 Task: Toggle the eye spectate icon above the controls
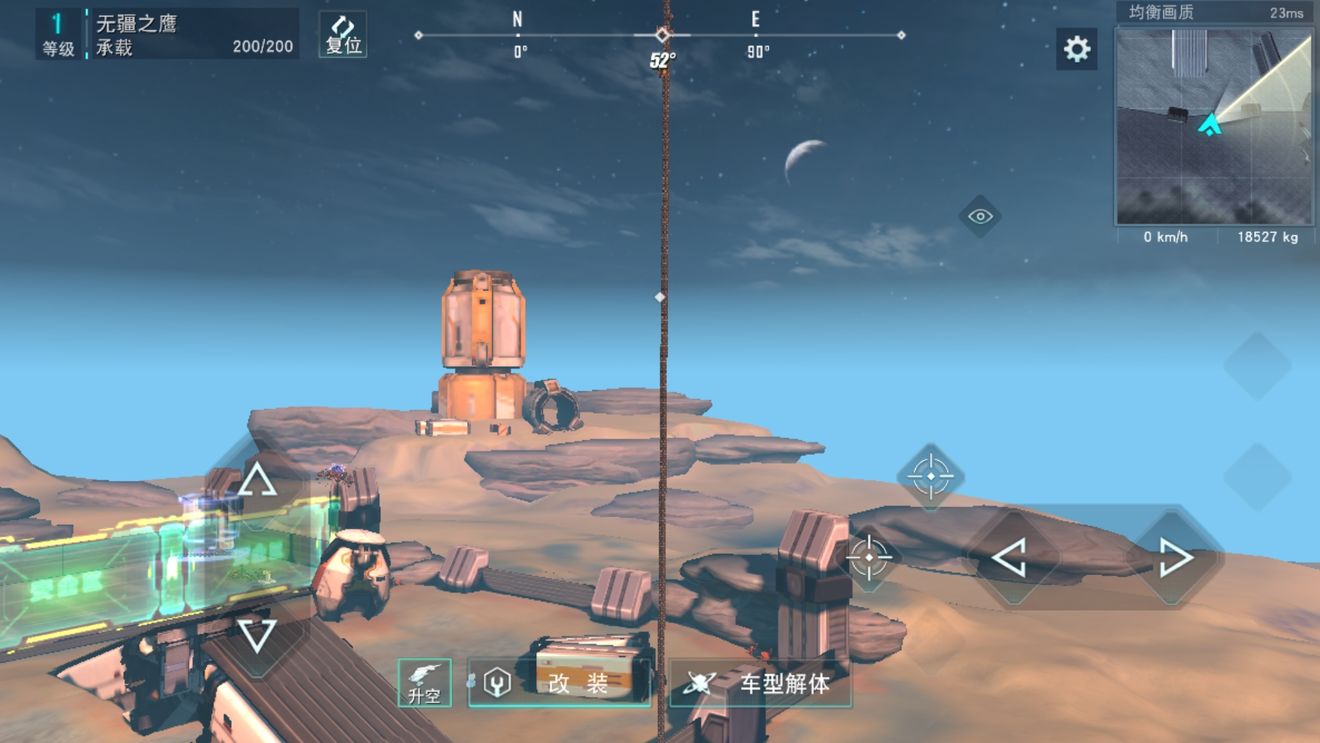tap(978, 215)
